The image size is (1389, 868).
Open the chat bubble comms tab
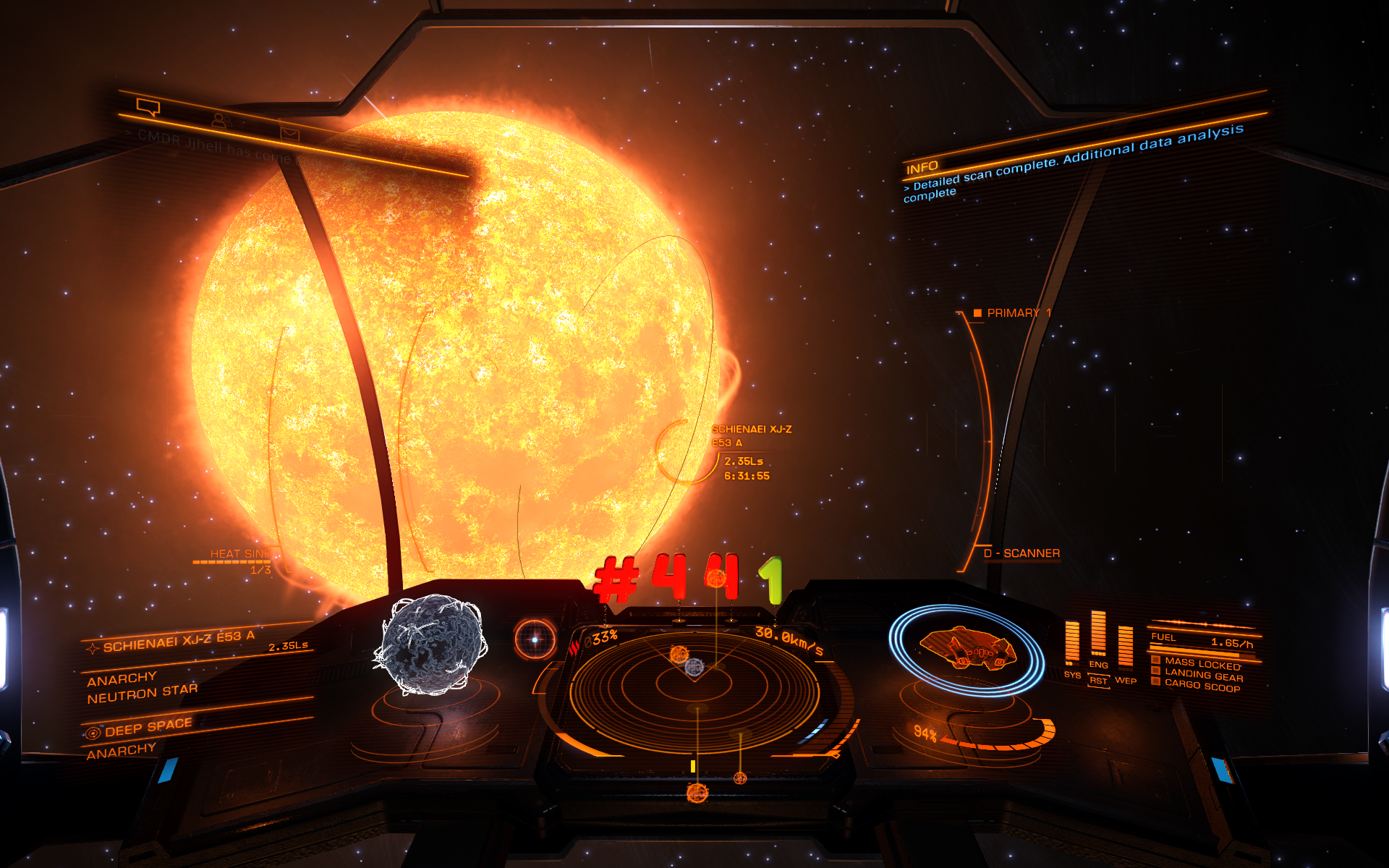coord(148,108)
